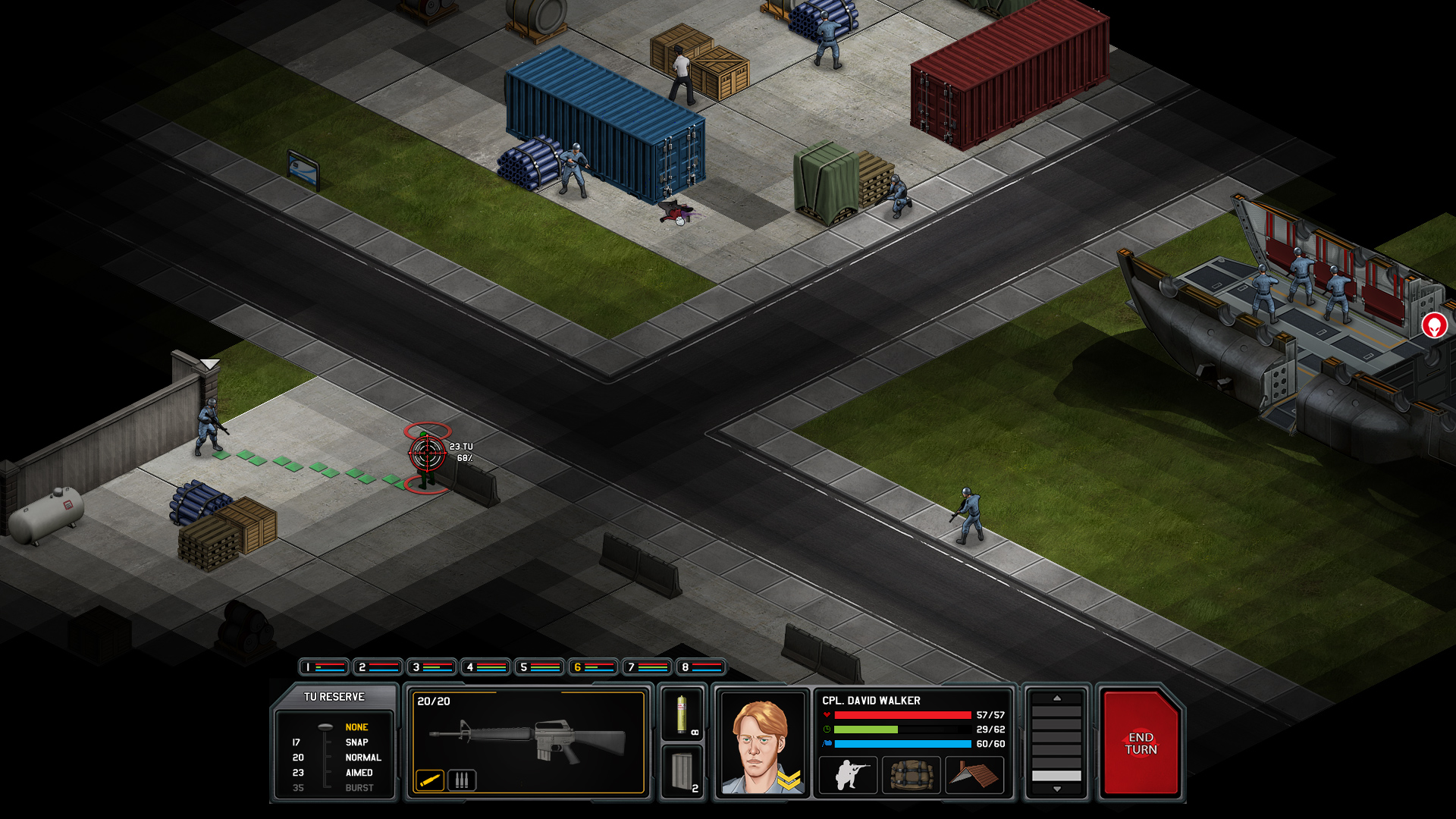Screen dimensions: 1456x819
Task: Select the spare rifle magazine slot
Action: pos(682,772)
